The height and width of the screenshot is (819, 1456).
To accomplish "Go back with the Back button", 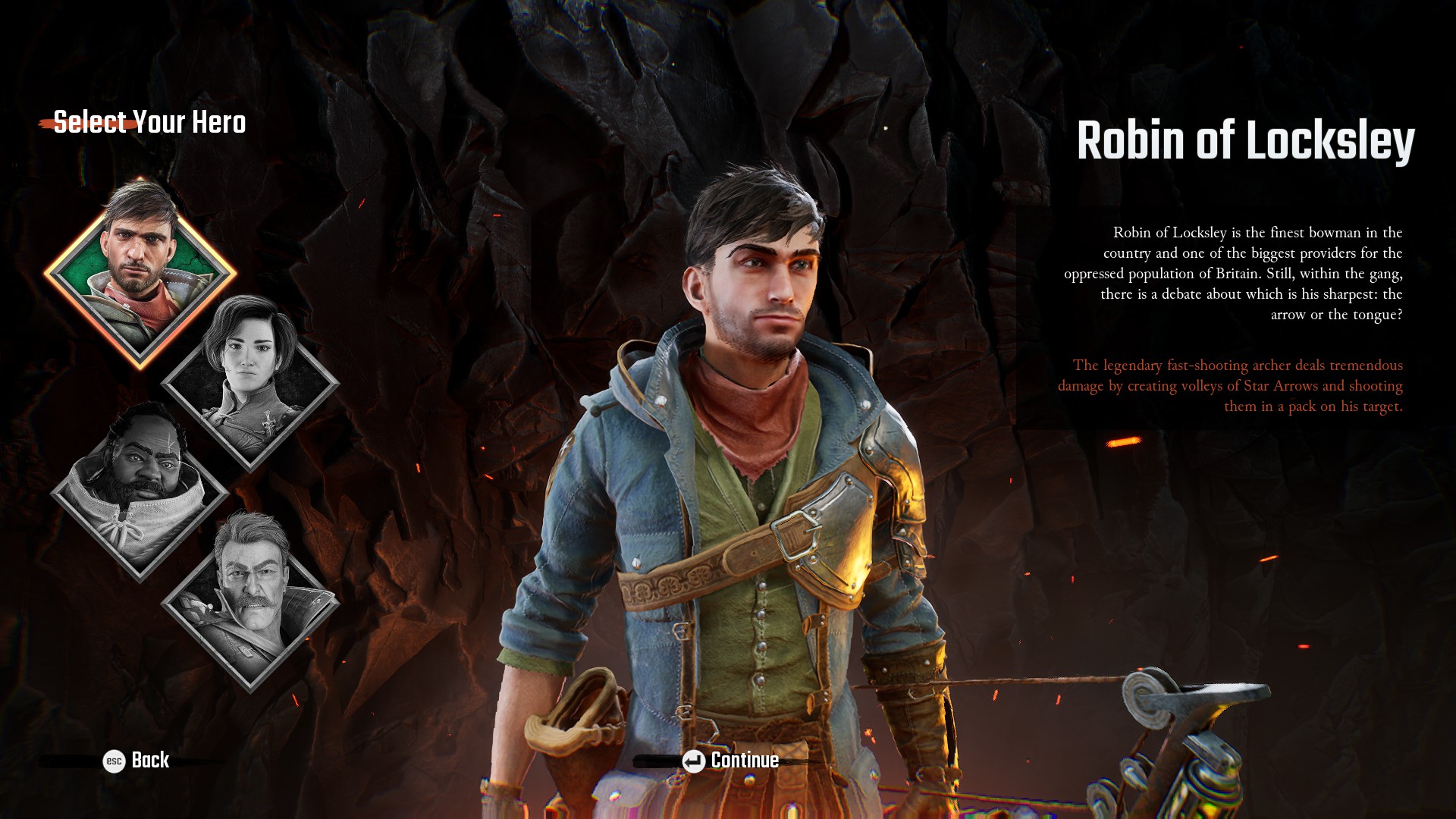I will (x=136, y=761).
